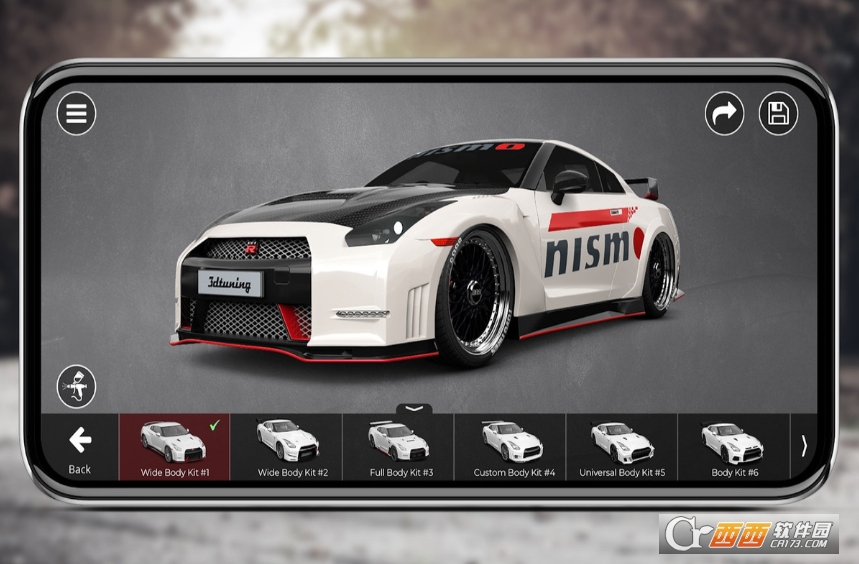Open the spray paint gun tool

click(x=76, y=387)
